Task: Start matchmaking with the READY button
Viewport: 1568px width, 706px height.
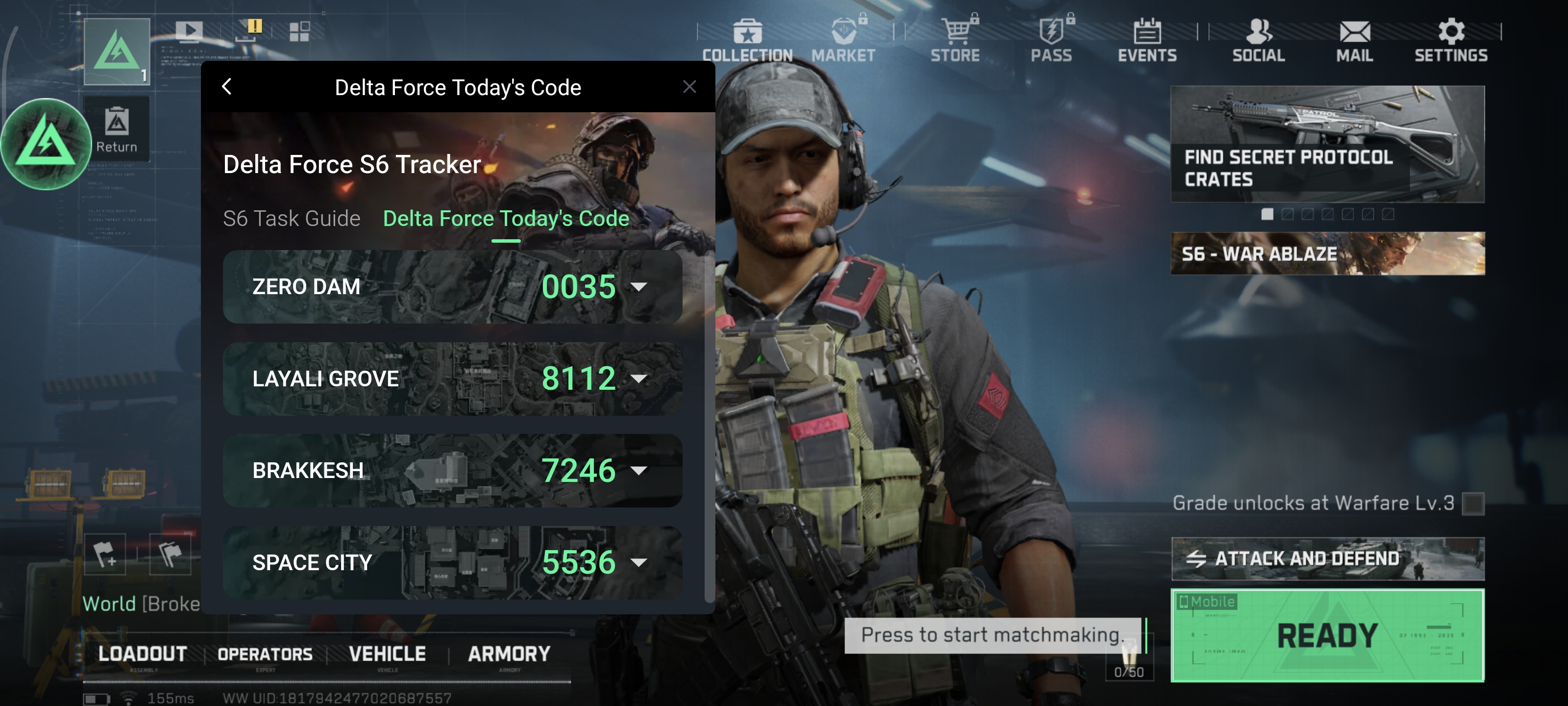Action: (x=1327, y=635)
